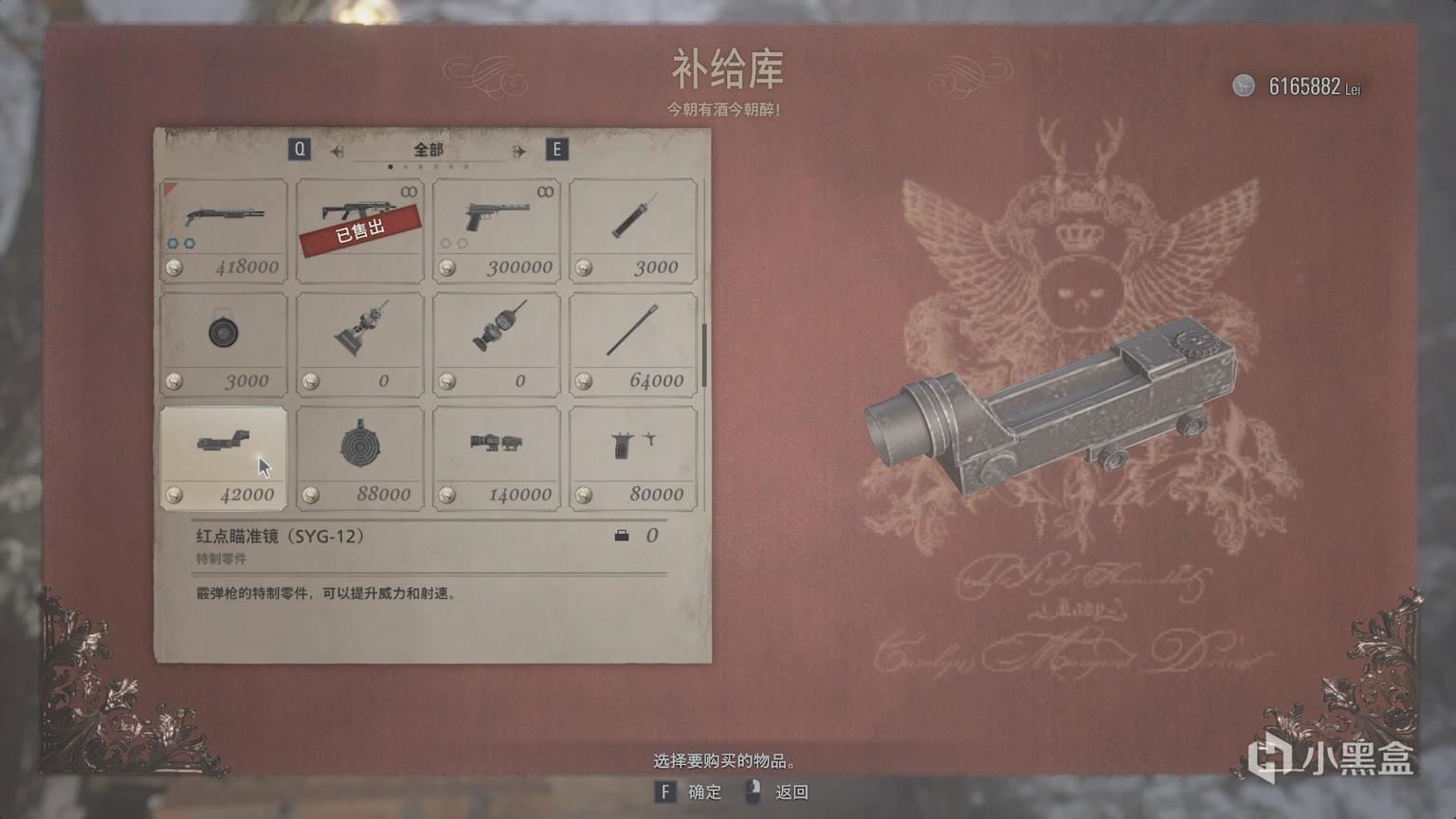Select the last page indicator dot

pos(464,165)
